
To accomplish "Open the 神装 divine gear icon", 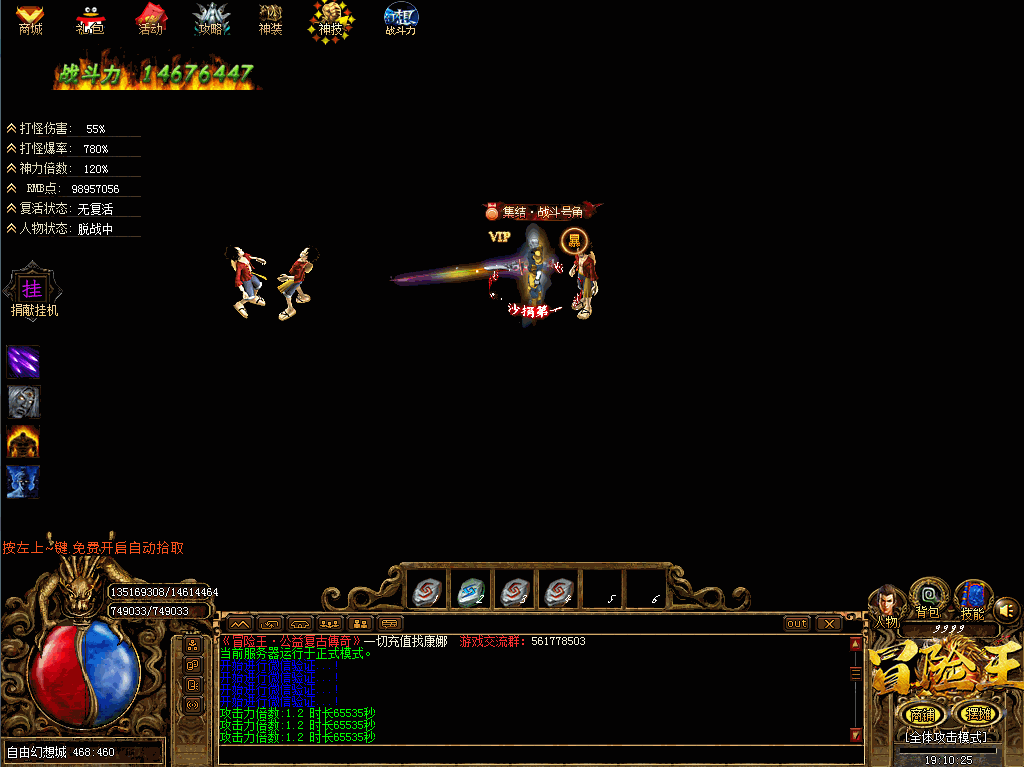I will (x=271, y=17).
